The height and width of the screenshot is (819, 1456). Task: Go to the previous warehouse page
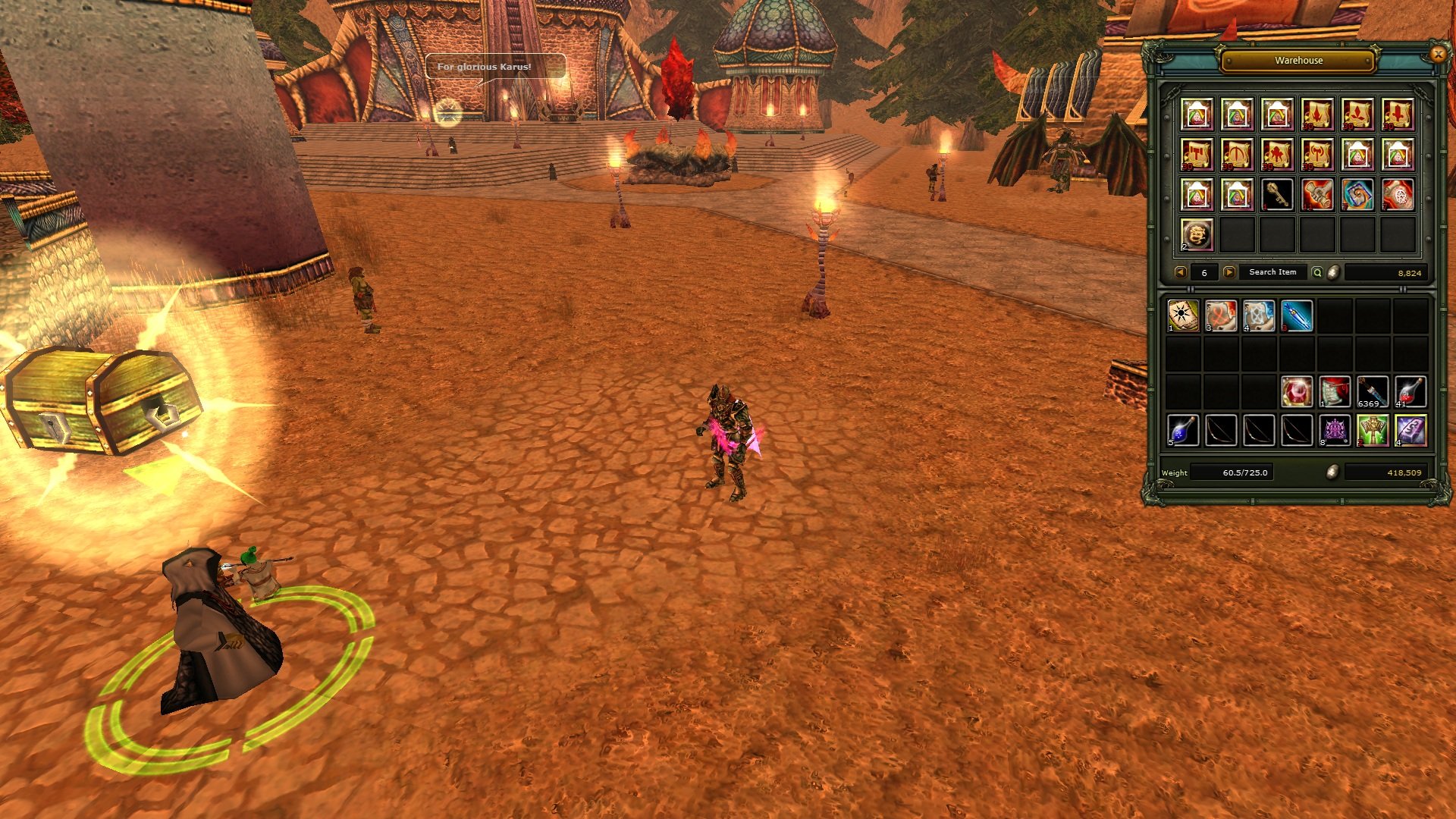coord(1180,272)
